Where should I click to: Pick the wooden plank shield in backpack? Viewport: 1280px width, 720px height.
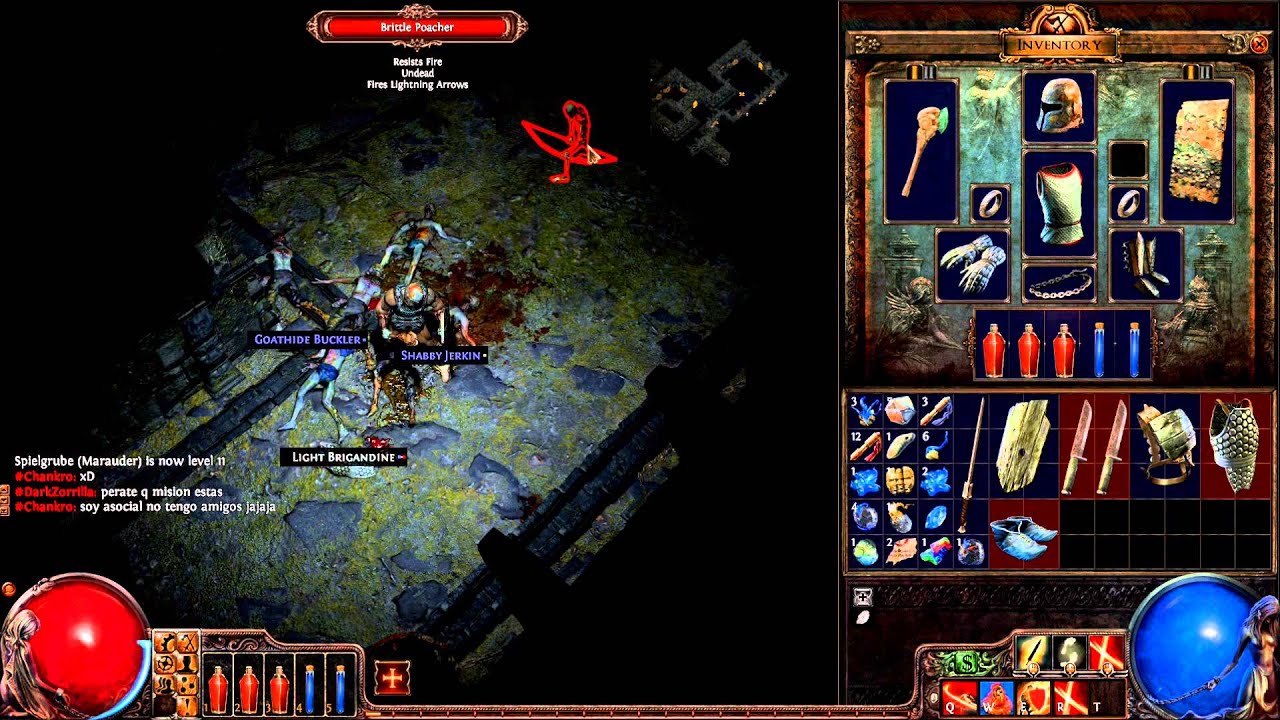pyautogui.click(x=1023, y=445)
